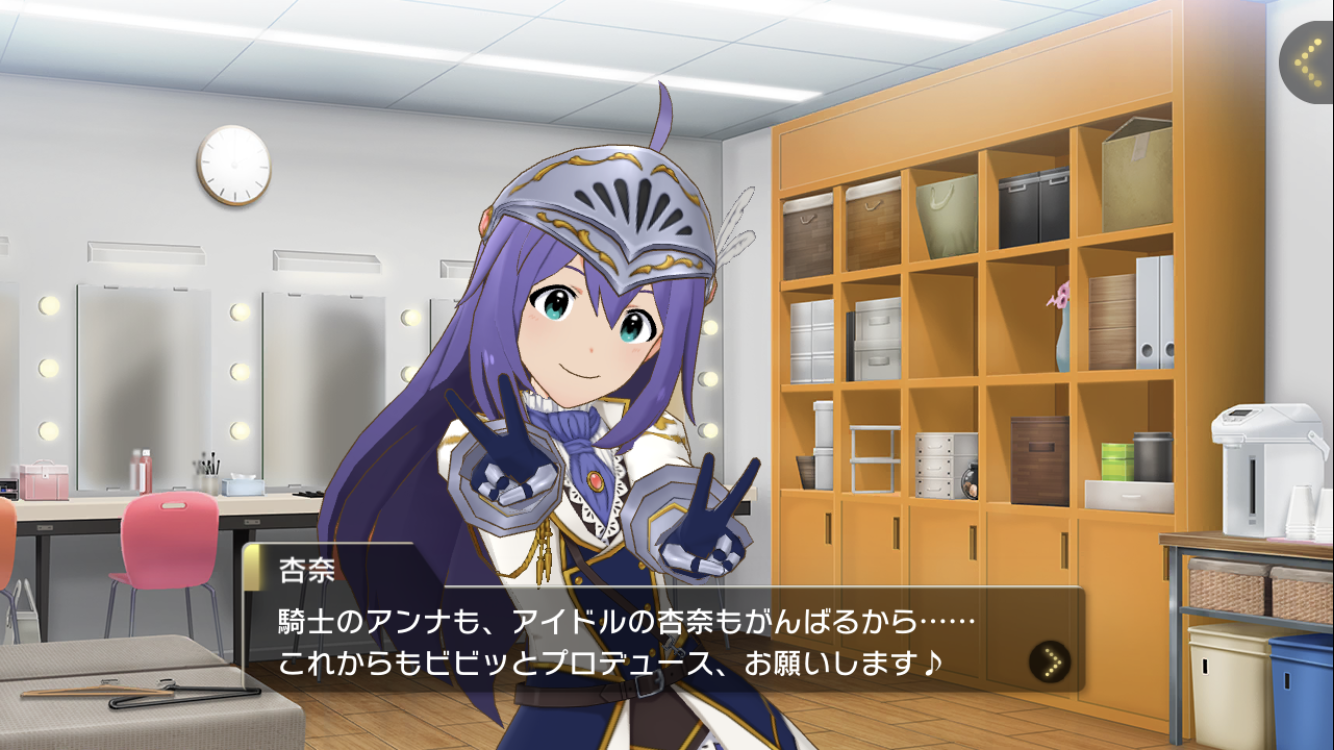The height and width of the screenshot is (750, 1334).
Task: Expand the side menu arrow tab
Action: click(1307, 63)
